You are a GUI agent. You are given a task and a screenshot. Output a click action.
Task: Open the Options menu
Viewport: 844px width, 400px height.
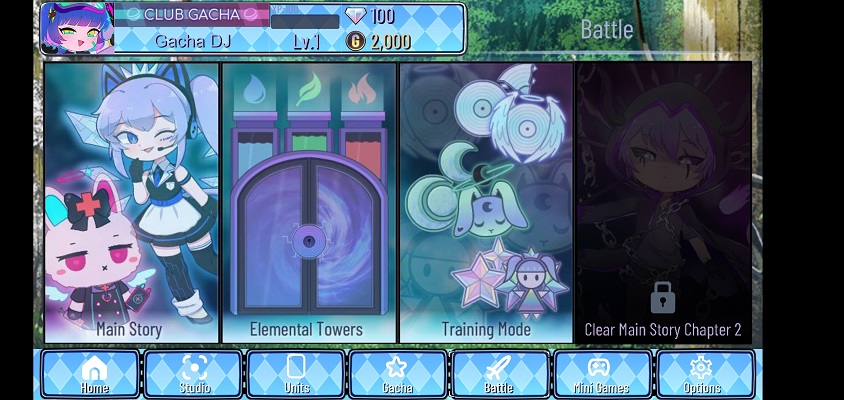pyautogui.click(x=702, y=374)
